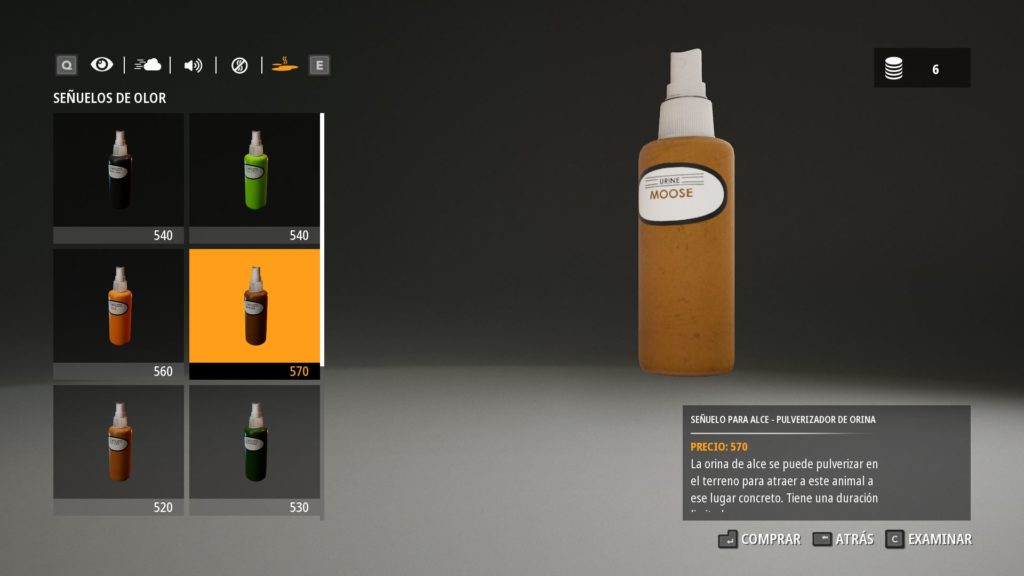Click the white scrollbar beside the lure list
Screen dimensions: 1024x576
pos(322,240)
